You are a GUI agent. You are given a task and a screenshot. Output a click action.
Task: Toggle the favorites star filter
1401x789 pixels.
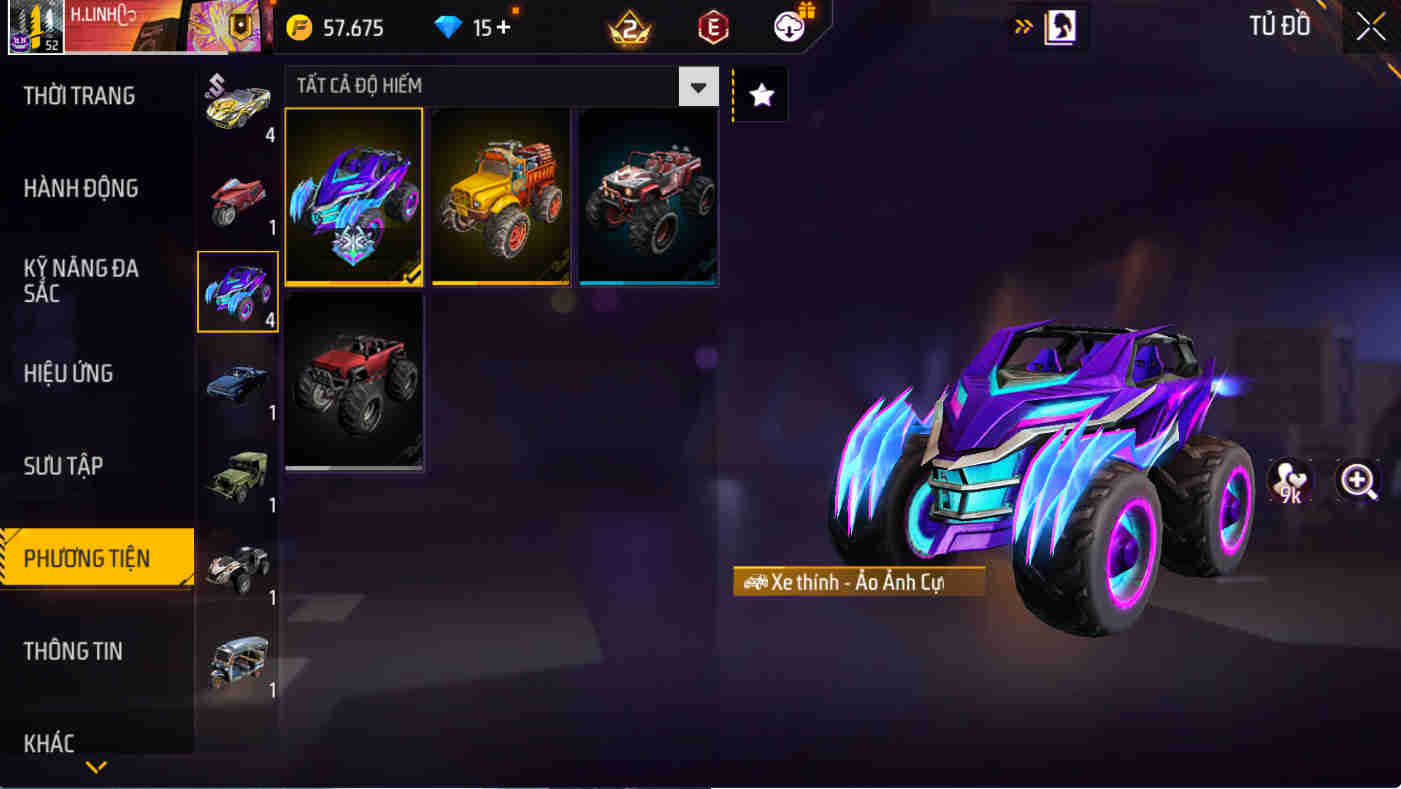click(x=760, y=93)
